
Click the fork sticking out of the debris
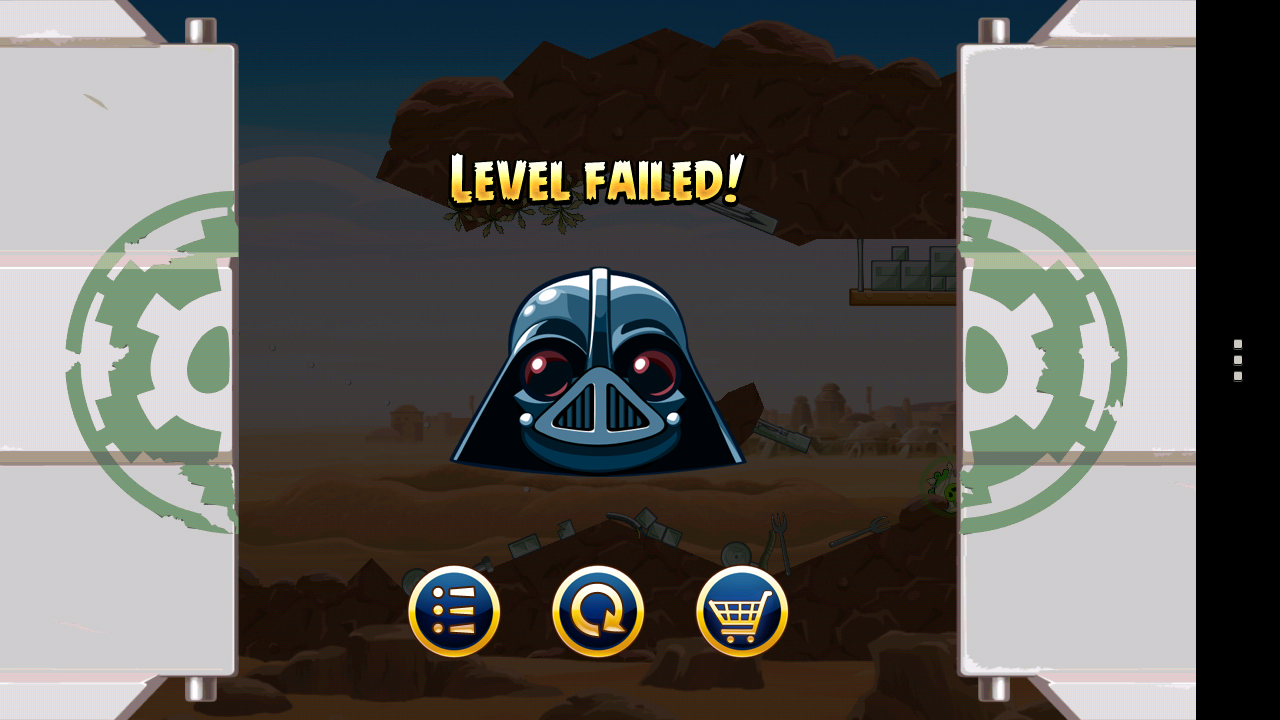(x=778, y=530)
